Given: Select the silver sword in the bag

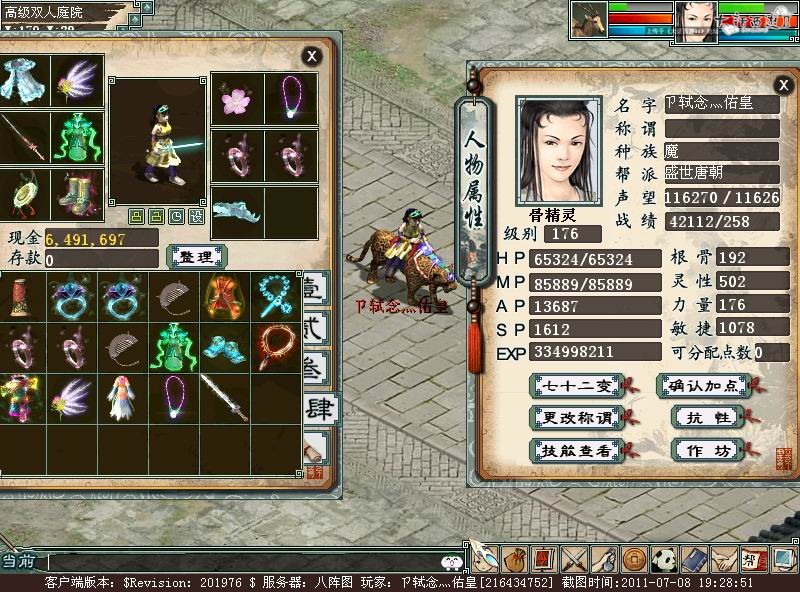Looking at the screenshot, I should 225,394.
